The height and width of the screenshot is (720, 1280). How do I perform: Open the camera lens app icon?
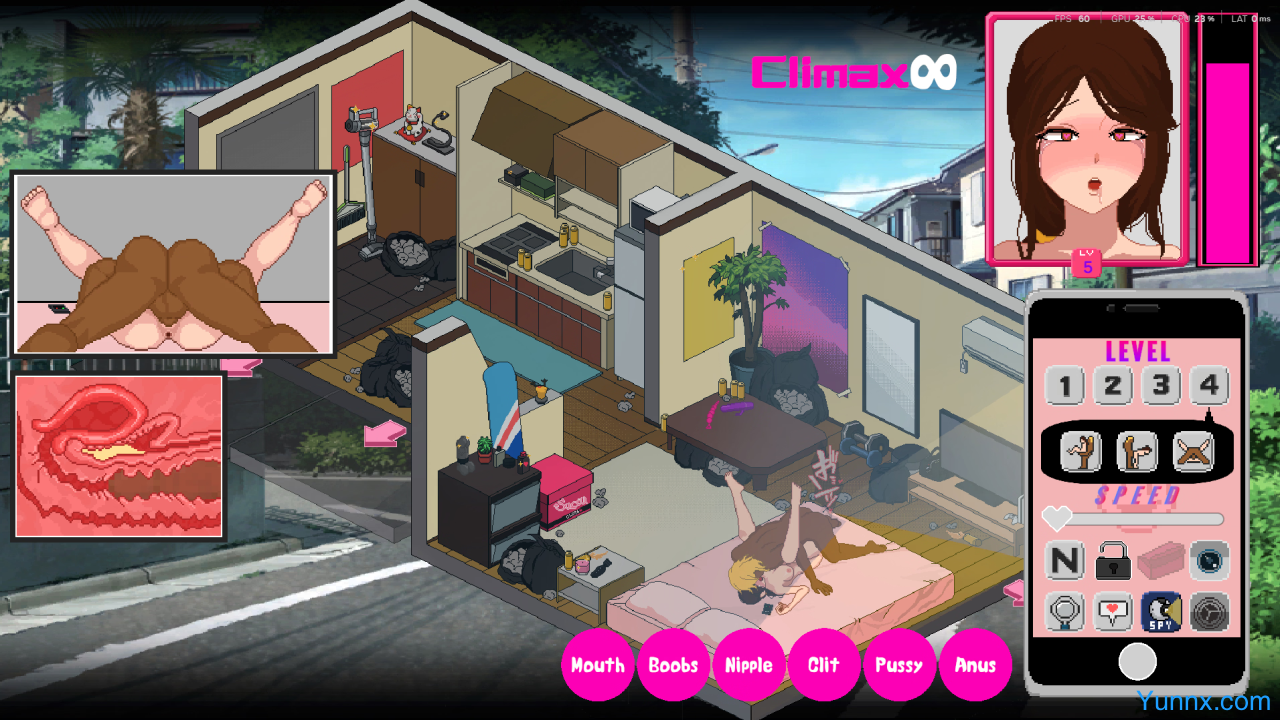tap(1209, 561)
